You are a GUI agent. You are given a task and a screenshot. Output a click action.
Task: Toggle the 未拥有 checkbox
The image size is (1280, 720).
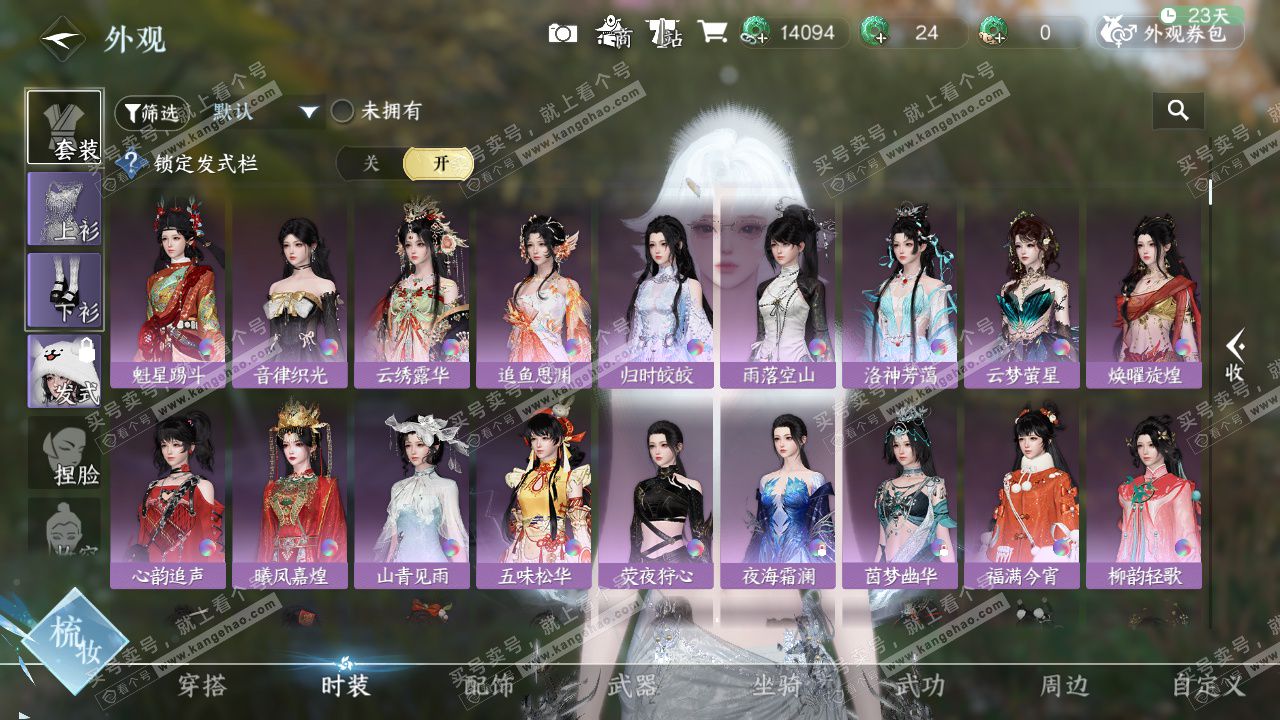343,112
